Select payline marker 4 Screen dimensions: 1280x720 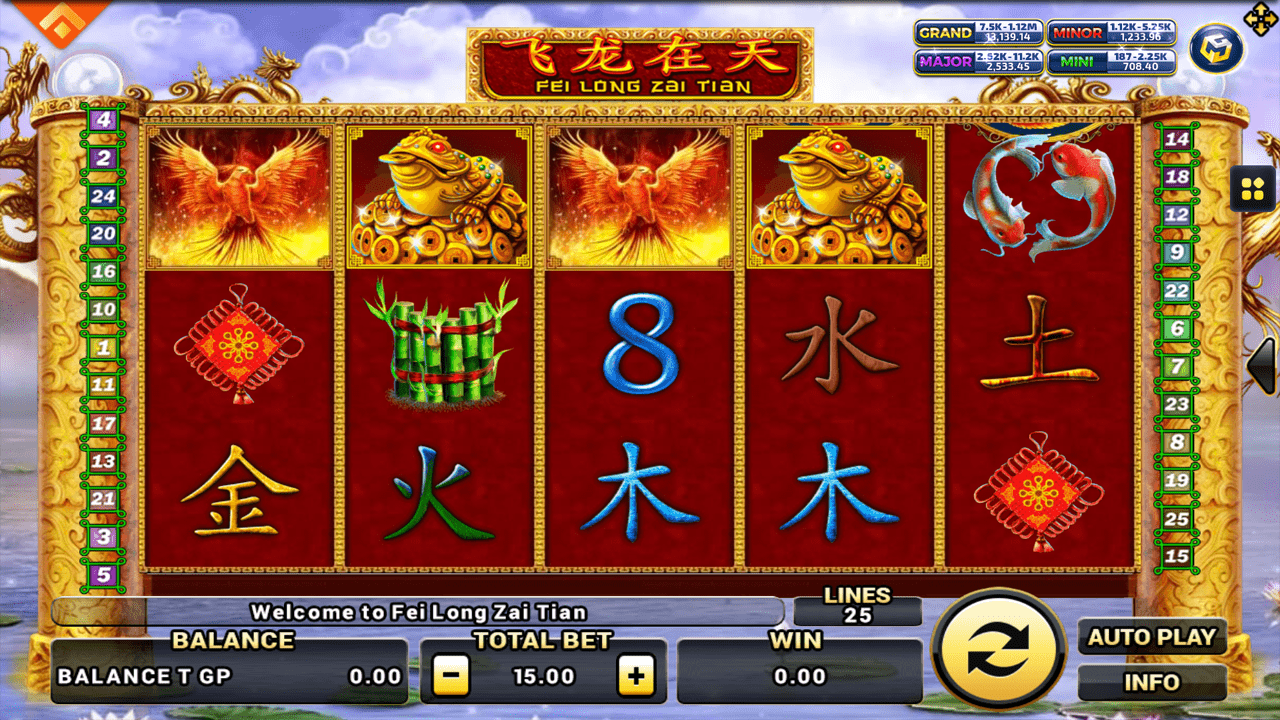coord(103,120)
